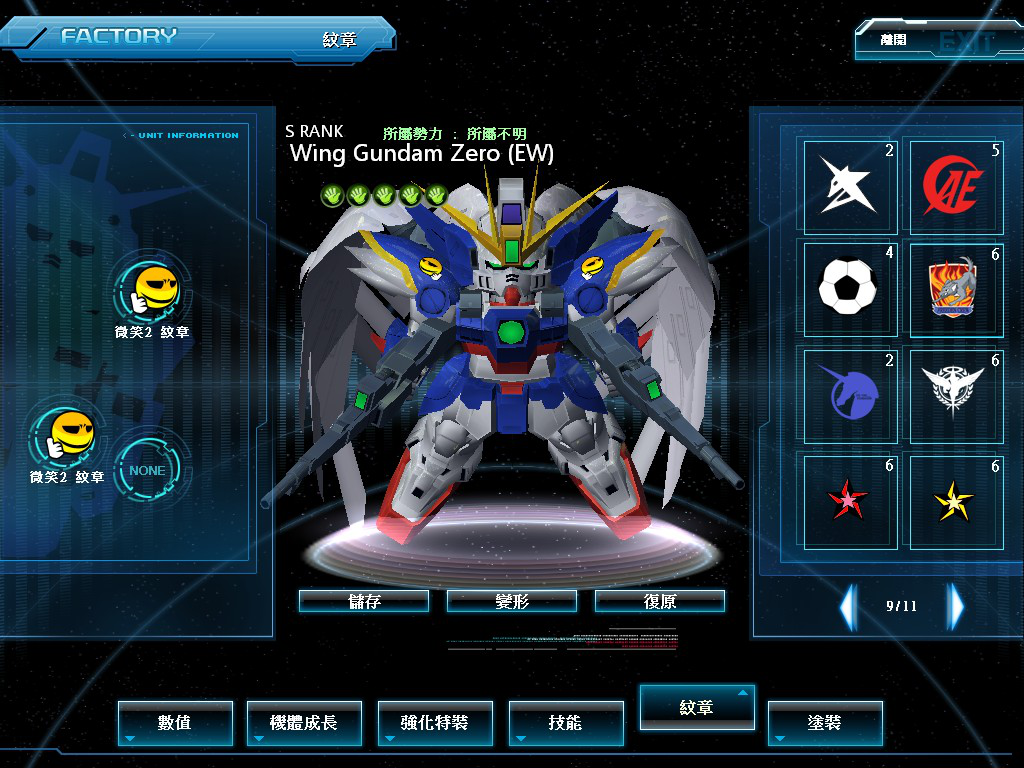
Task: Go to previous emblem page arrow
Action: tap(848, 606)
